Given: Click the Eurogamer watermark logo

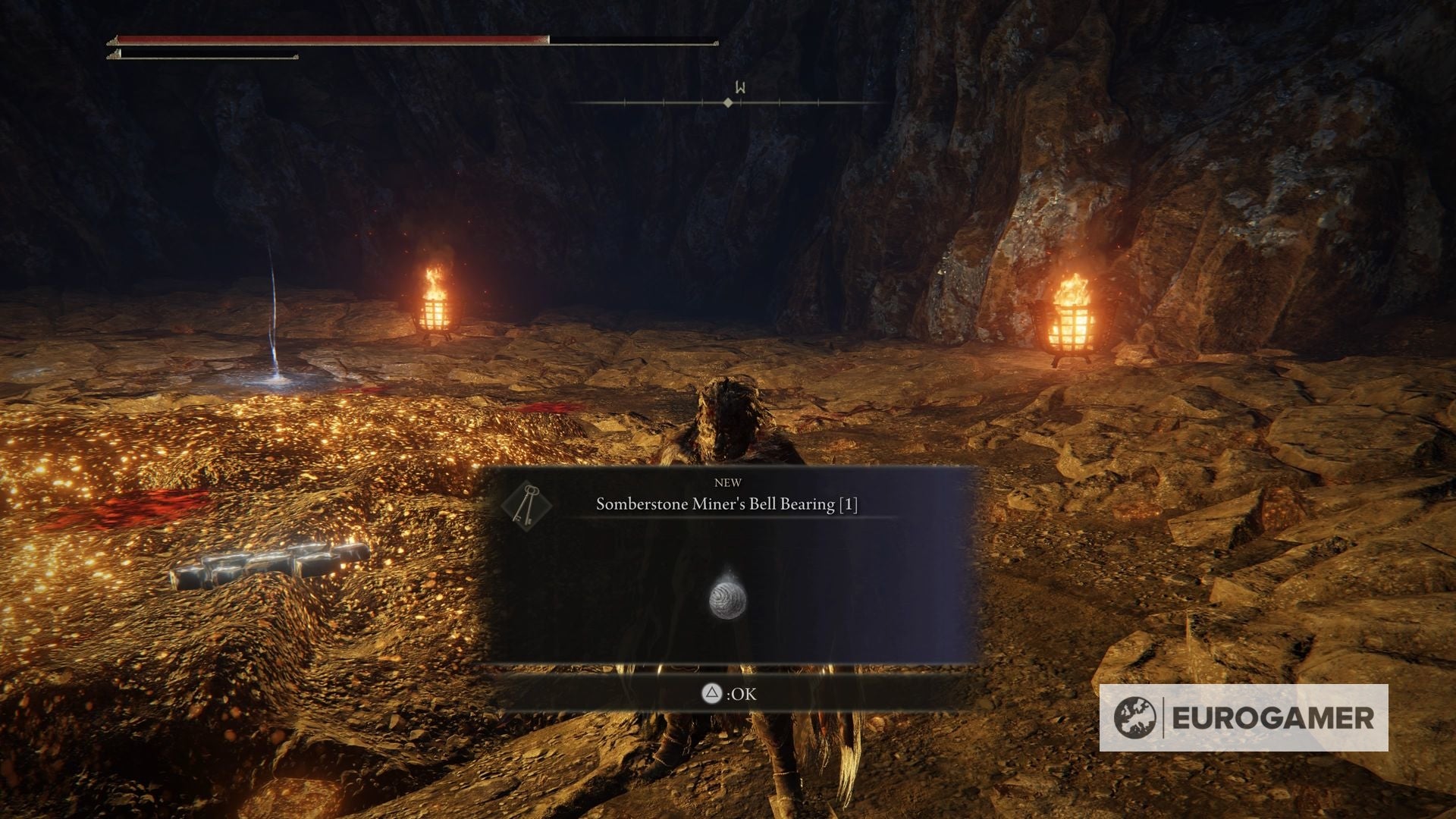Looking at the screenshot, I should 1243,717.
